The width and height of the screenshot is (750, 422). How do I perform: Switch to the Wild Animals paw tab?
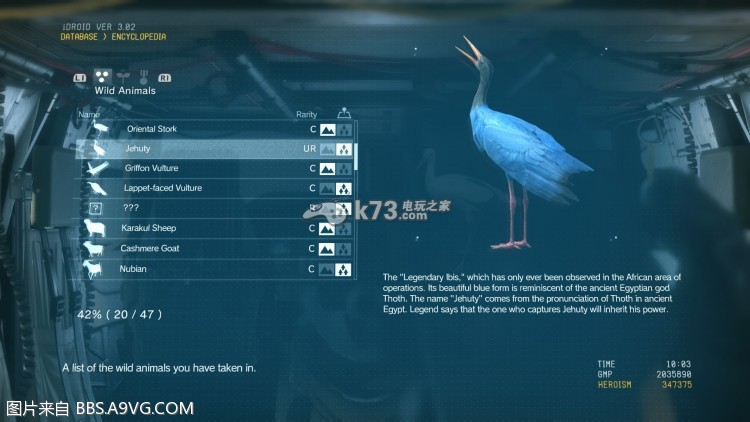click(101, 76)
